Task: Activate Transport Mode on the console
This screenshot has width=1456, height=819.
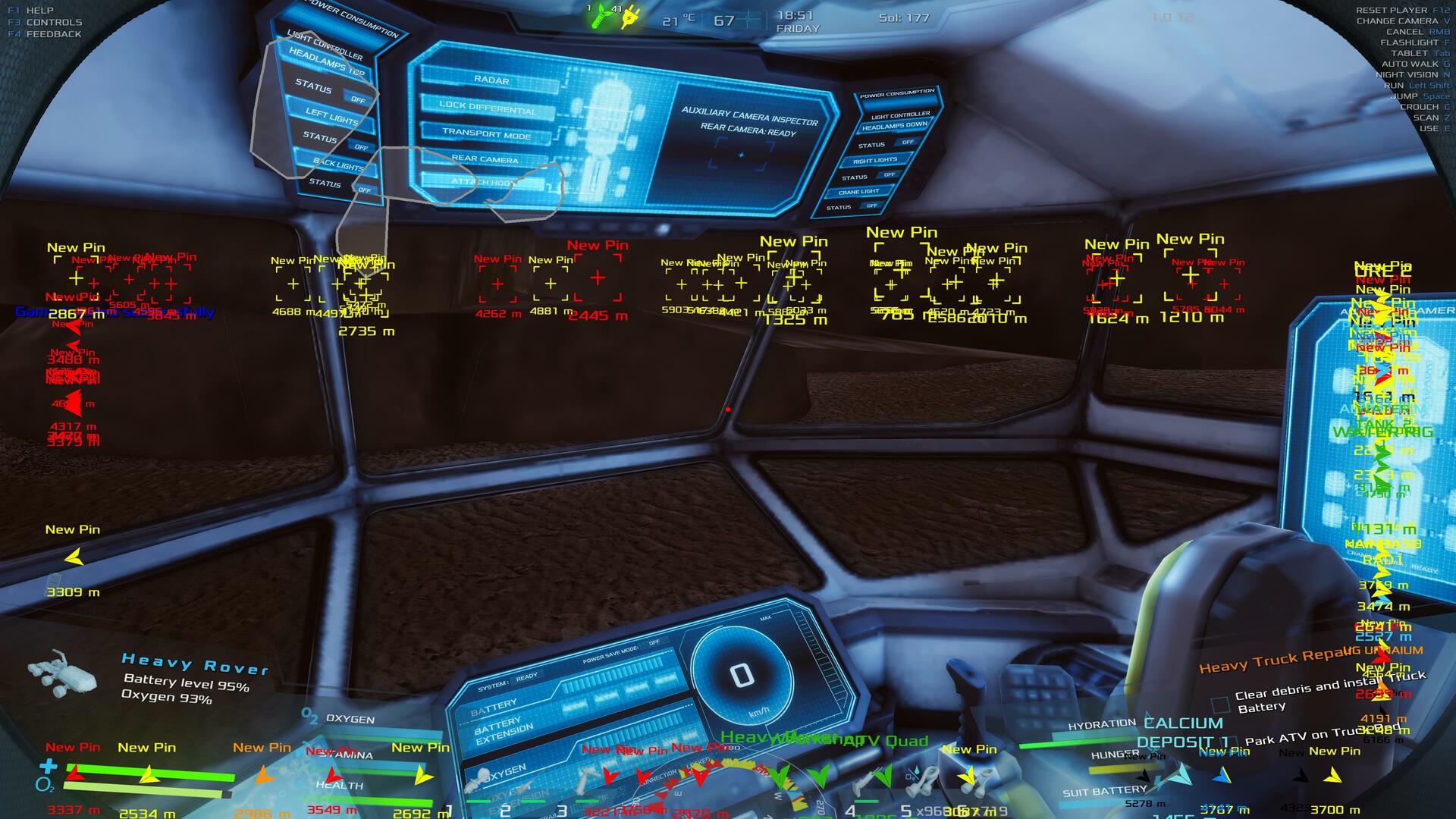Action: 486,134
